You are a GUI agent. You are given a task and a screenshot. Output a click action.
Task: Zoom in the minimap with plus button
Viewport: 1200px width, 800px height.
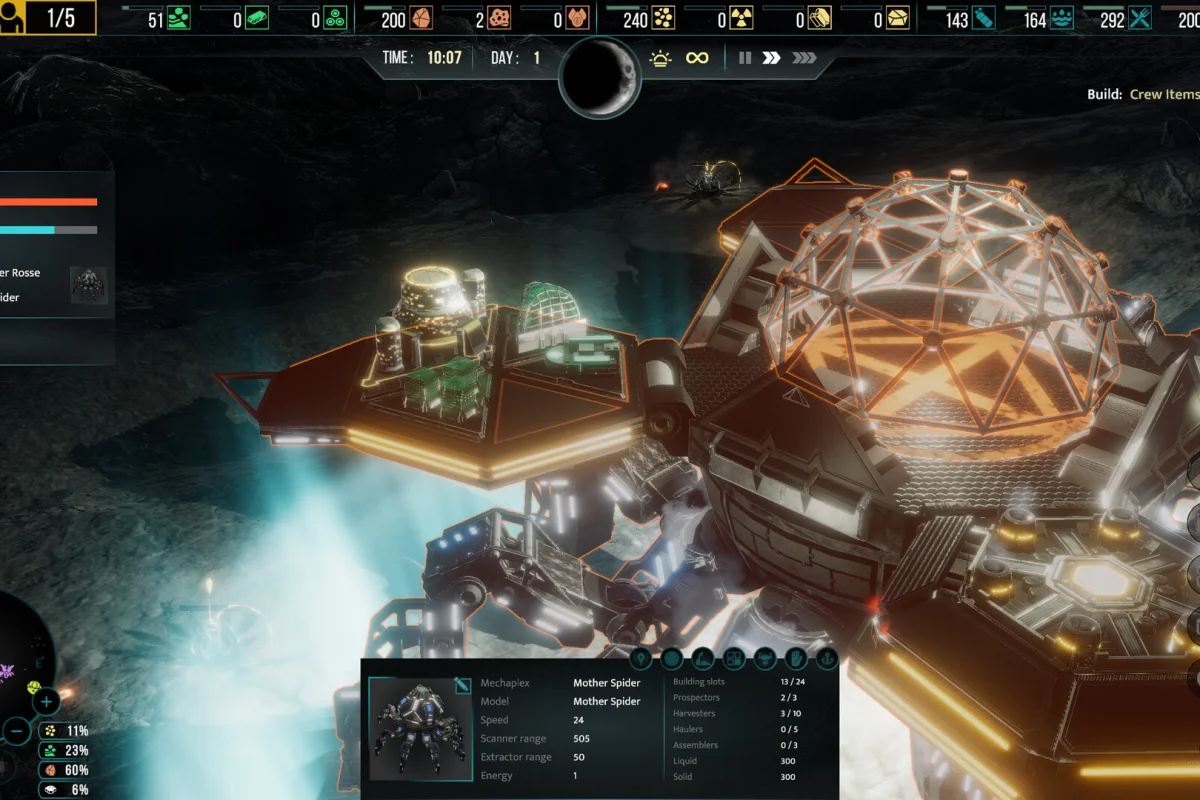47,702
